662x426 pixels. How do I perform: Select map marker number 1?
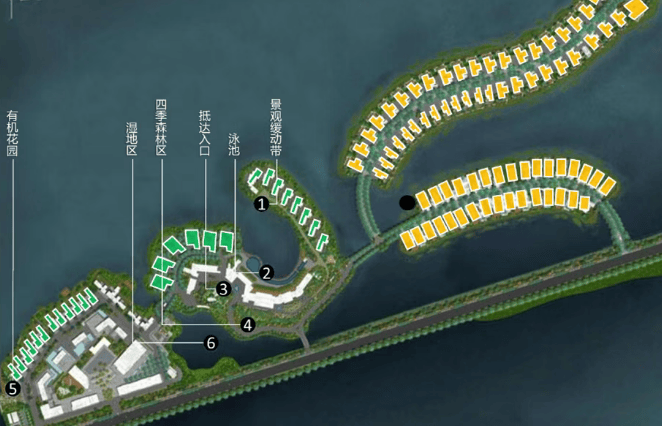[x=261, y=204]
